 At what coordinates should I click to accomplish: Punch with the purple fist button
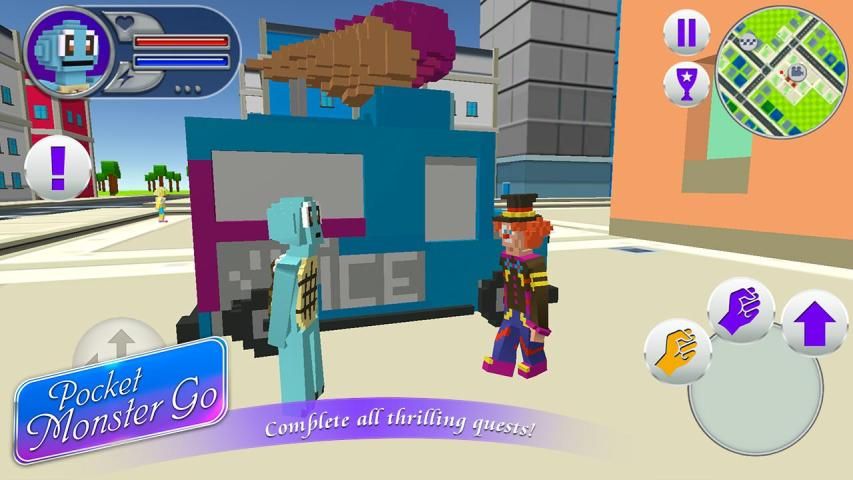(741, 308)
